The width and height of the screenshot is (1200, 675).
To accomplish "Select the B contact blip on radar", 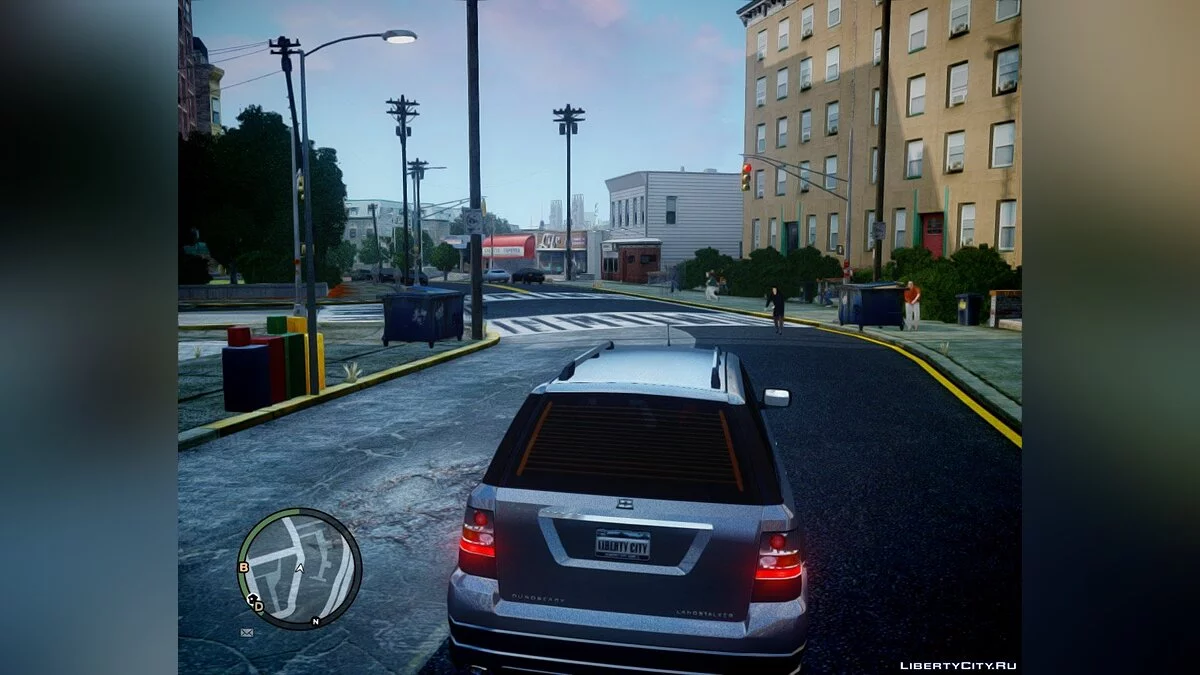I will point(243,567).
